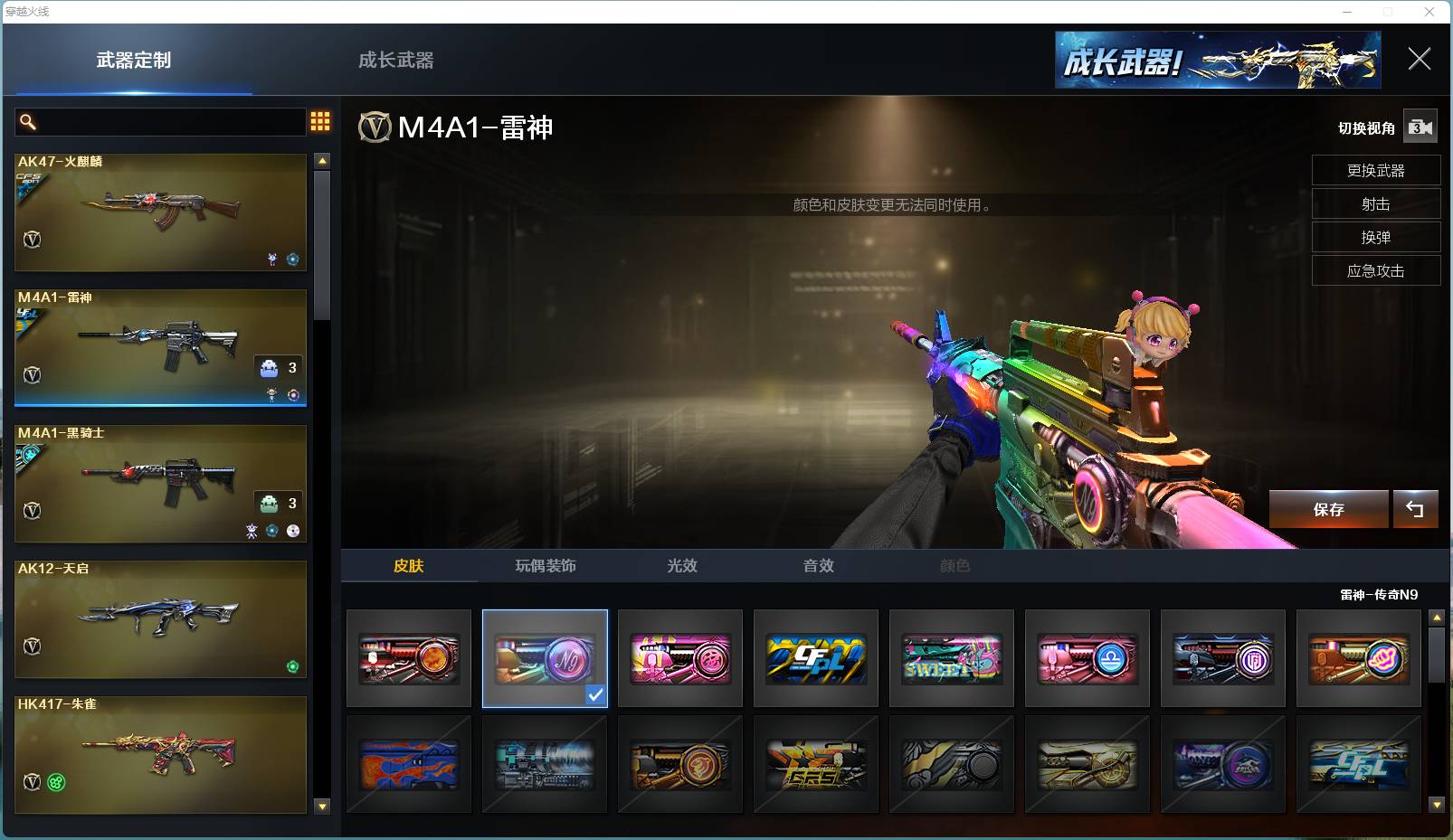Image resolution: width=1453 pixels, height=840 pixels.
Task: Click the 切换视角 camera button
Action: [x=1420, y=127]
